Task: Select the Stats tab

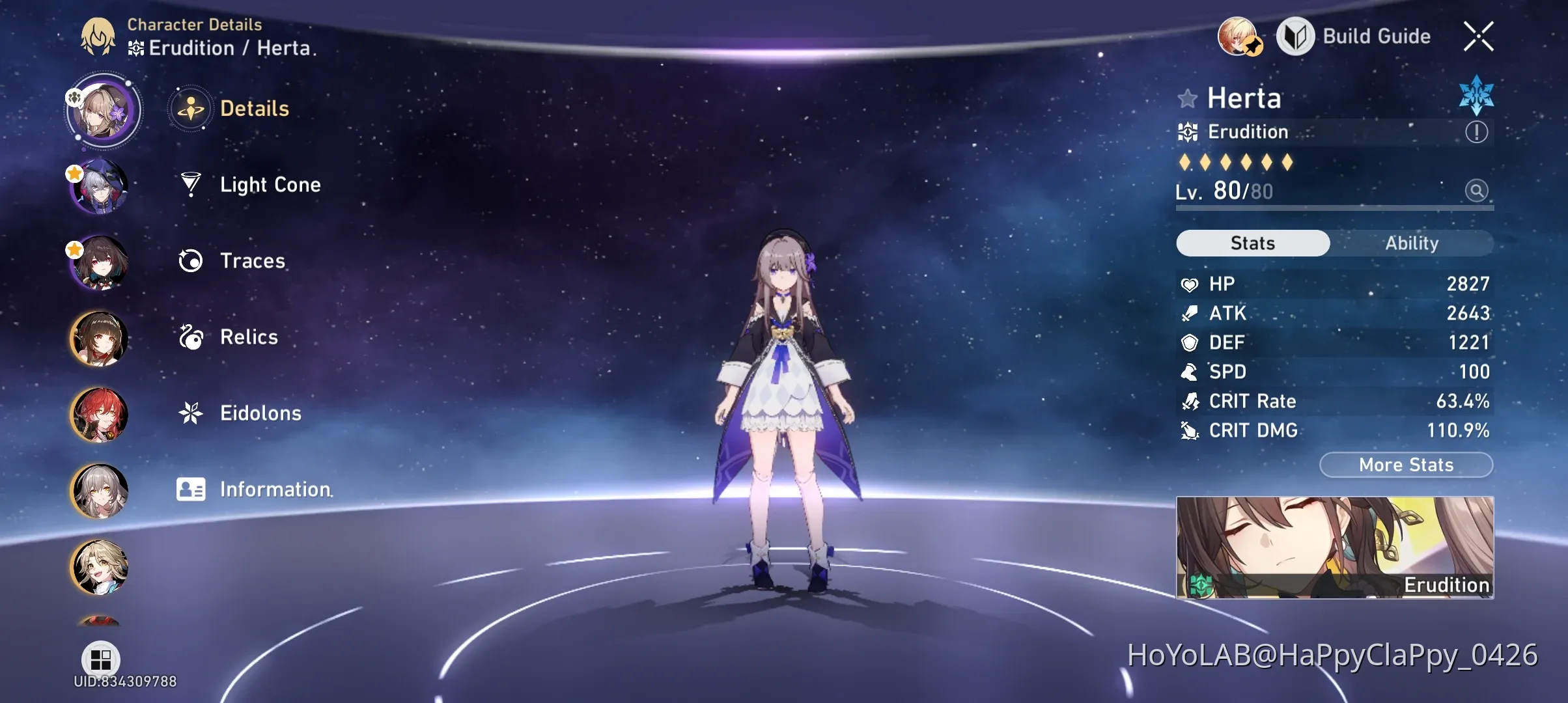Action: coord(1252,243)
